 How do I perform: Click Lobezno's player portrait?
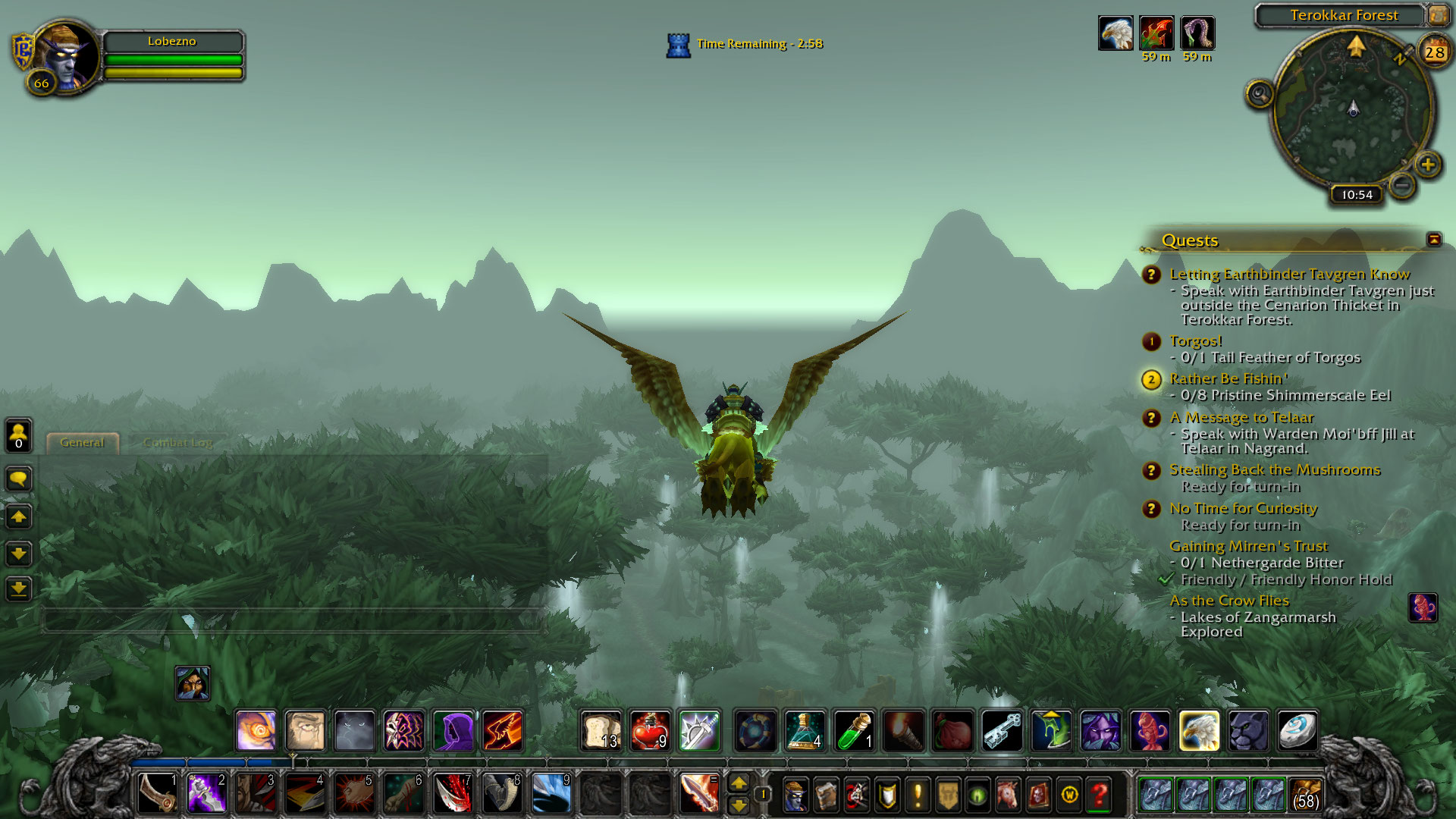(67, 55)
